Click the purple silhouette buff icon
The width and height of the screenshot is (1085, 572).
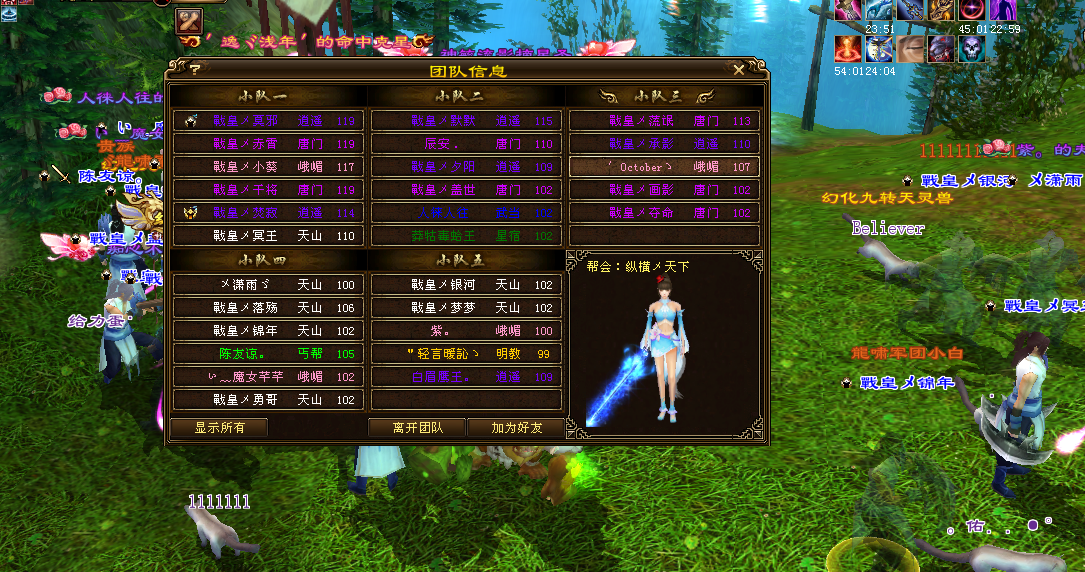tap(1002, 10)
